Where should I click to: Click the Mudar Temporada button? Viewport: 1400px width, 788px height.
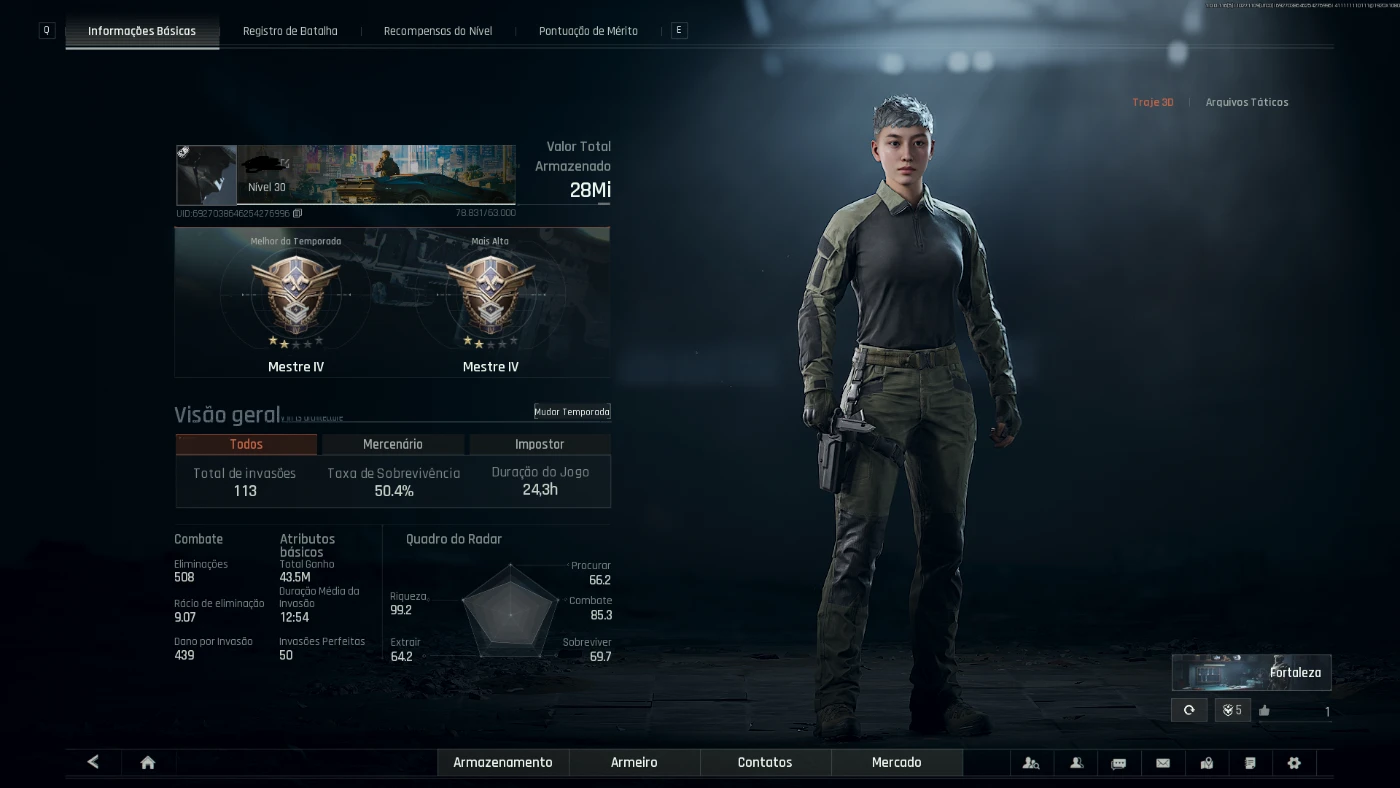(571, 412)
